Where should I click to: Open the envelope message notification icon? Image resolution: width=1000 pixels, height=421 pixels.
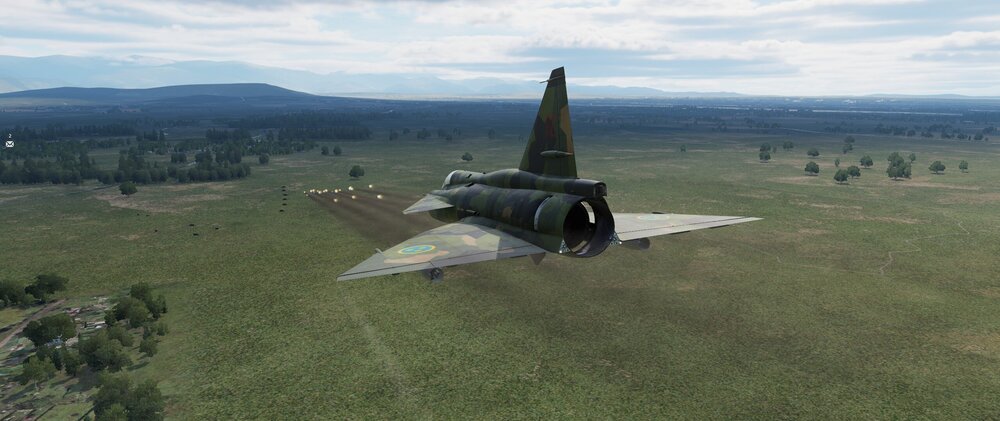(9, 144)
